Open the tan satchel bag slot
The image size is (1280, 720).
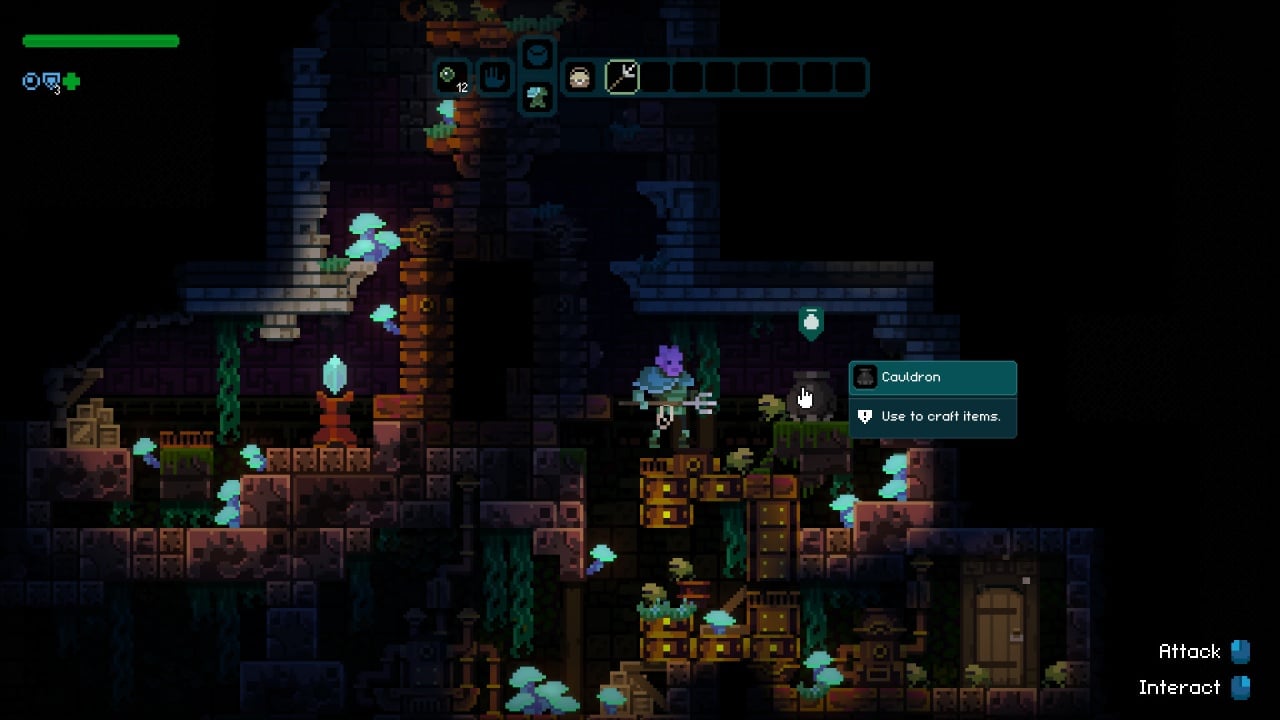click(580, 77)
